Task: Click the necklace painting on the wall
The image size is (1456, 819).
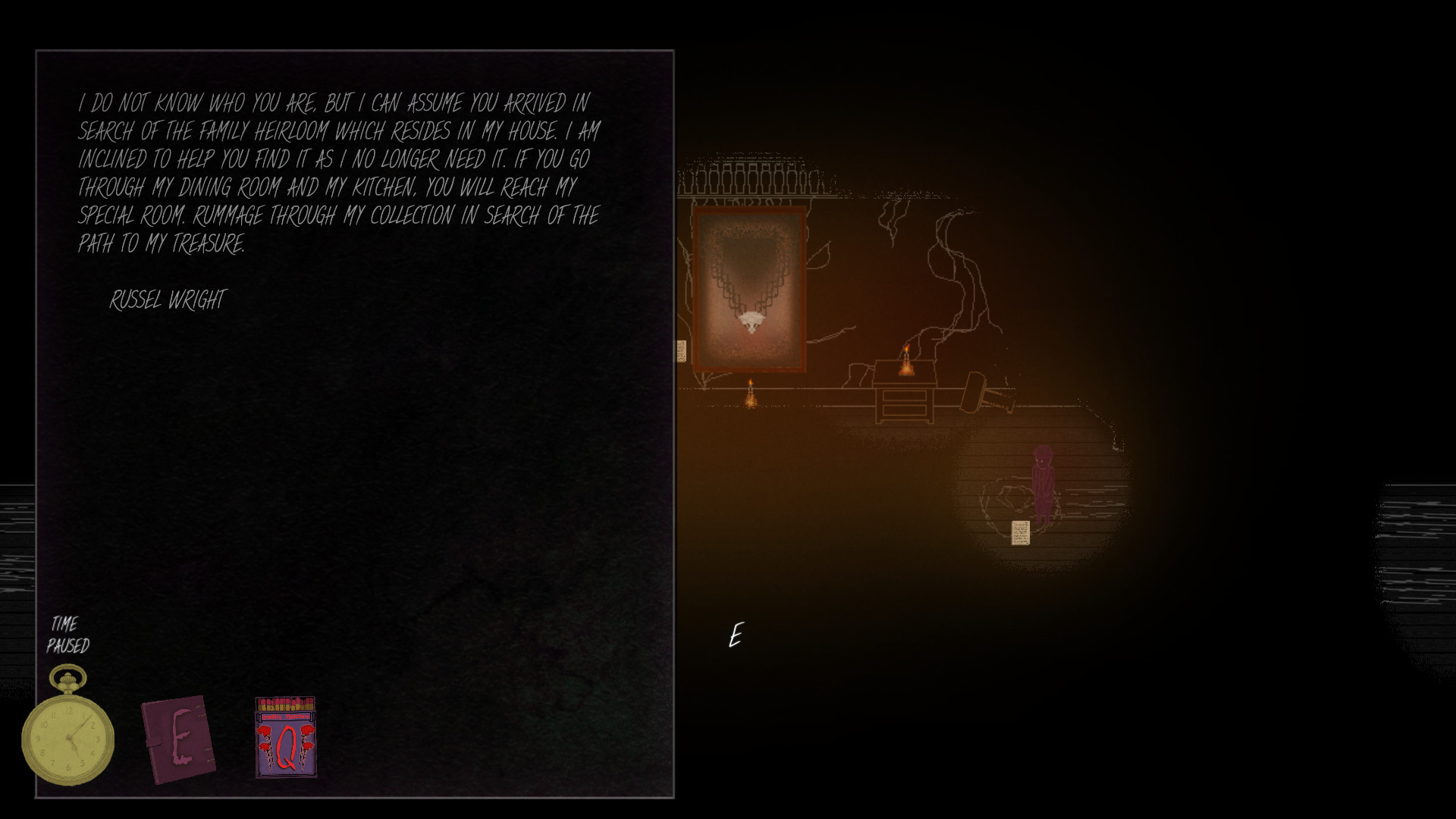Action: point(749,288)
